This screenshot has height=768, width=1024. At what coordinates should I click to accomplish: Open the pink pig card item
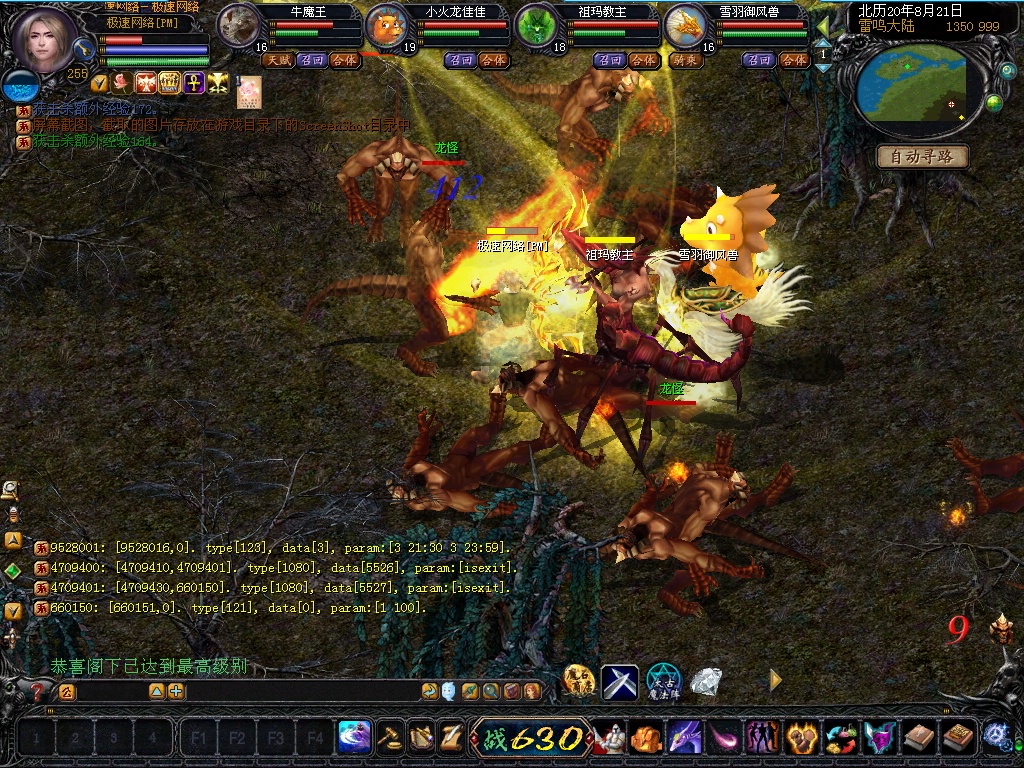249,92
